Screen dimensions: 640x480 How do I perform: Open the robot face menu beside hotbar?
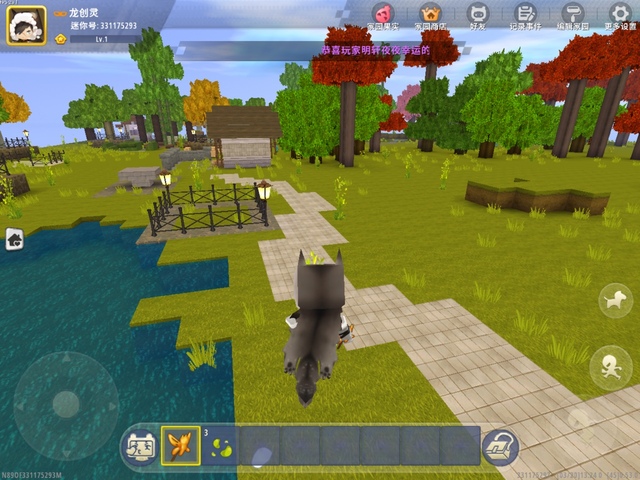140,446
